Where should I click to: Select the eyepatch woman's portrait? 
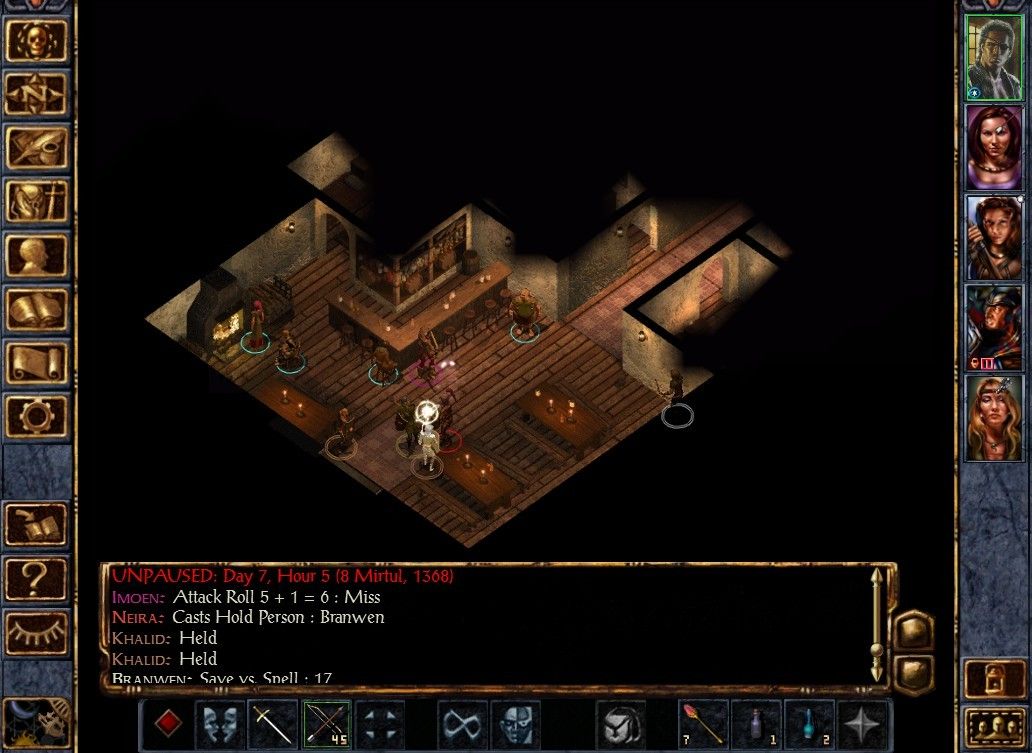[994, 147]
